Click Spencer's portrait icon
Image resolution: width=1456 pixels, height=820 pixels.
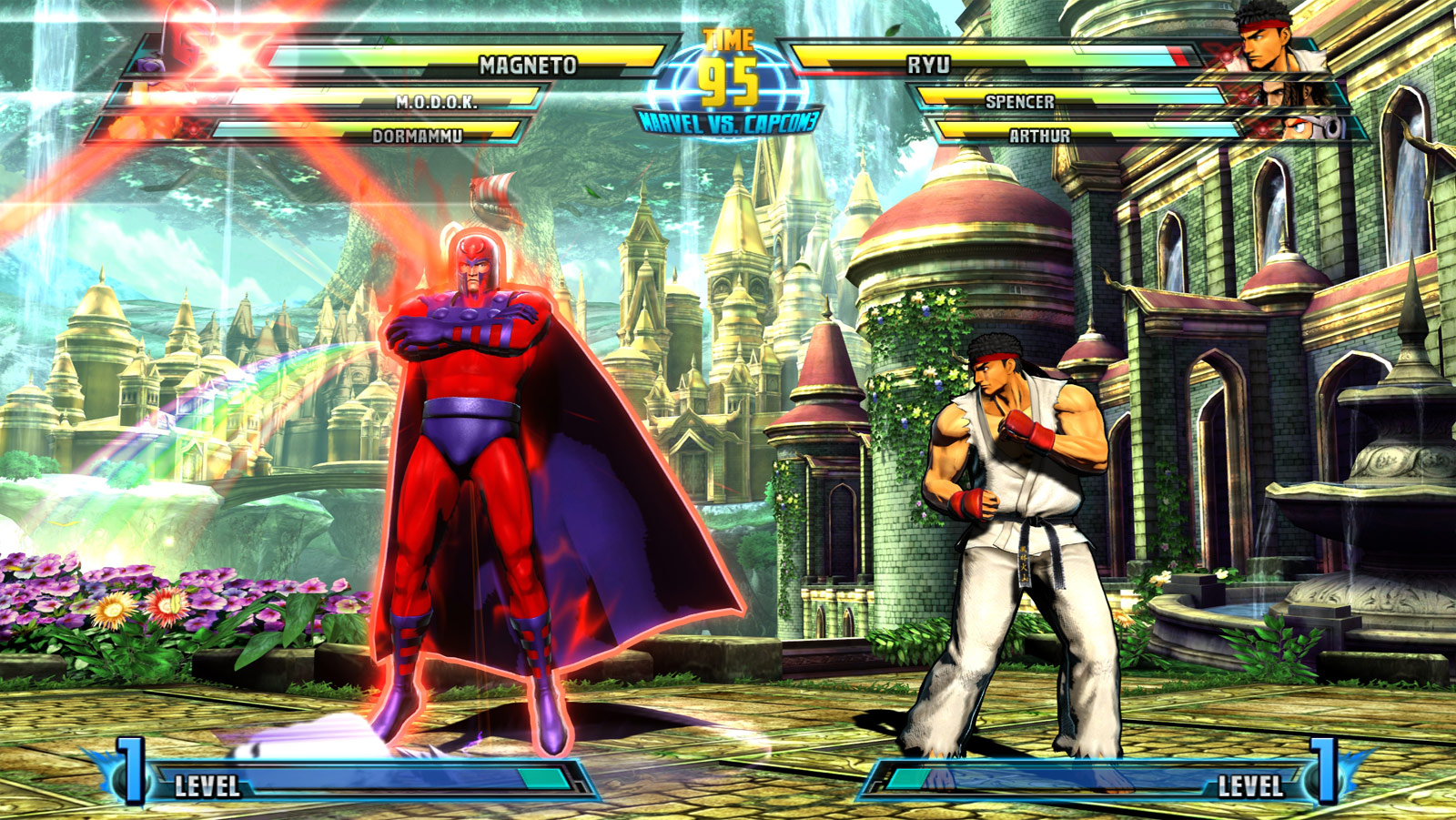pos(1297,96)
